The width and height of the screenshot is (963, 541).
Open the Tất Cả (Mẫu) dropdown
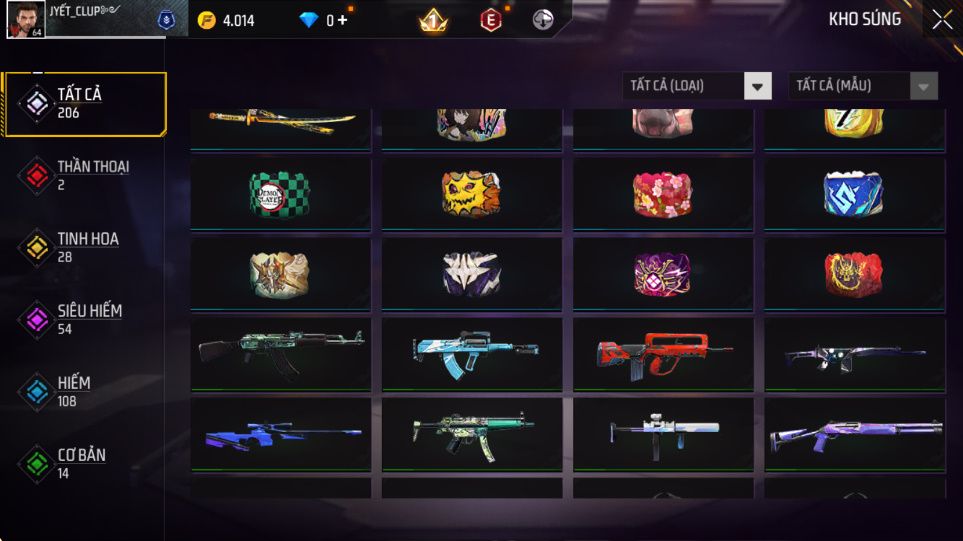(x=863, y=86)
